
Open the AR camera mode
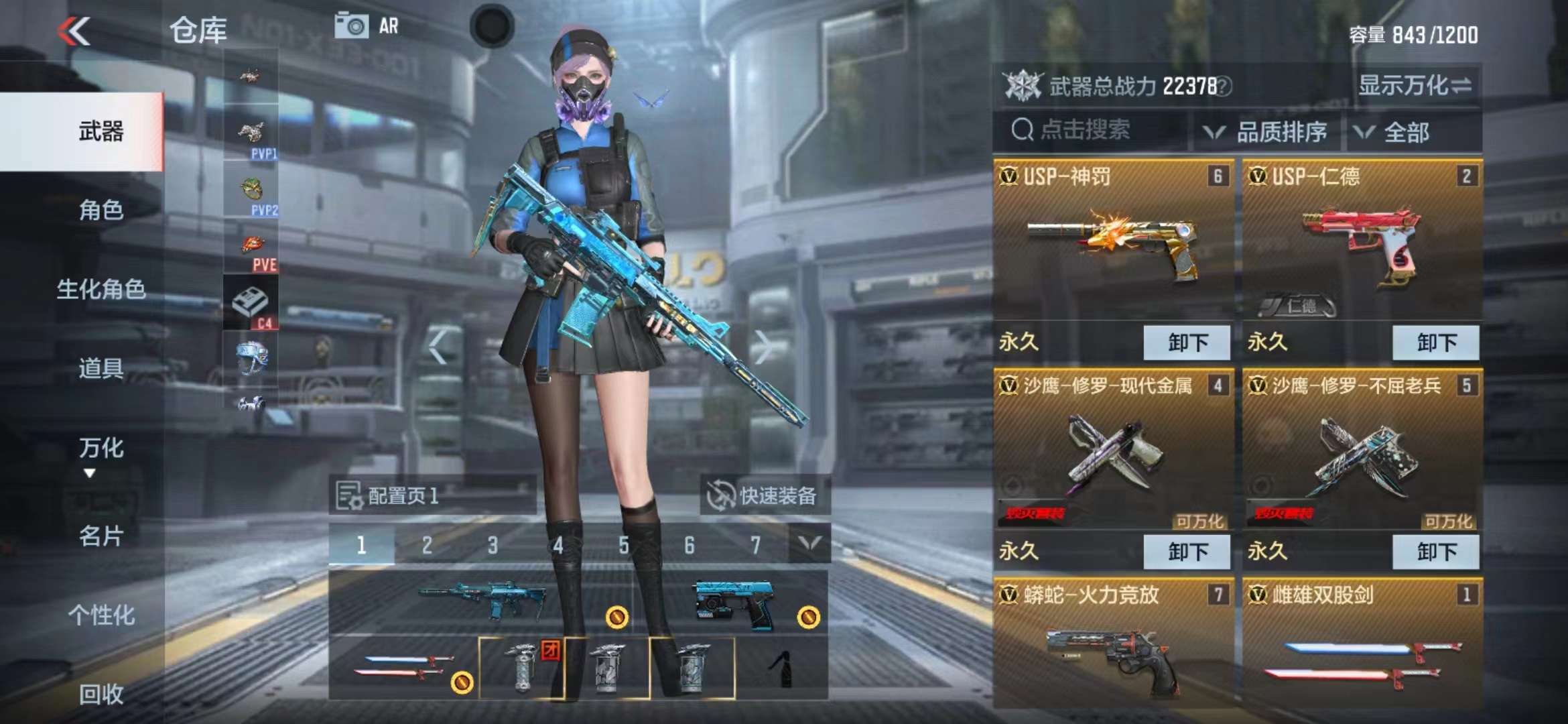367,27
